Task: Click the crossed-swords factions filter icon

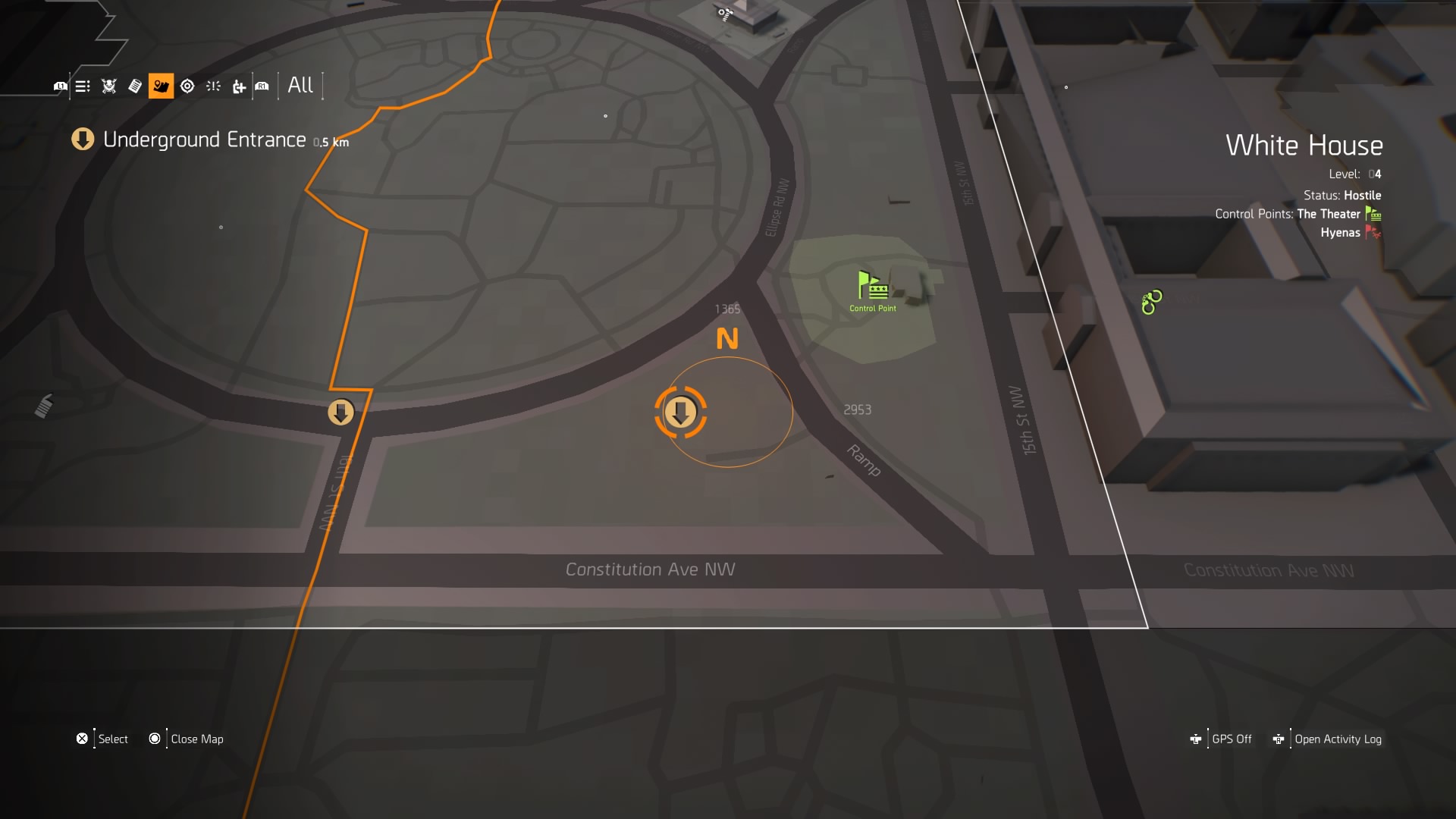Action: pyautogui.click(x=108, y=86)
